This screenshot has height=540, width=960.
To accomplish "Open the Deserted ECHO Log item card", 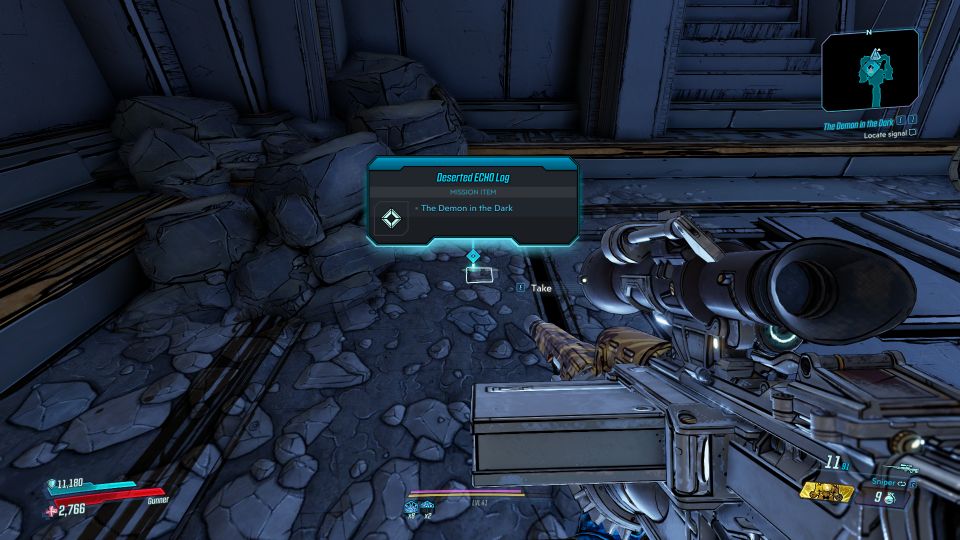I will point(473,200).
